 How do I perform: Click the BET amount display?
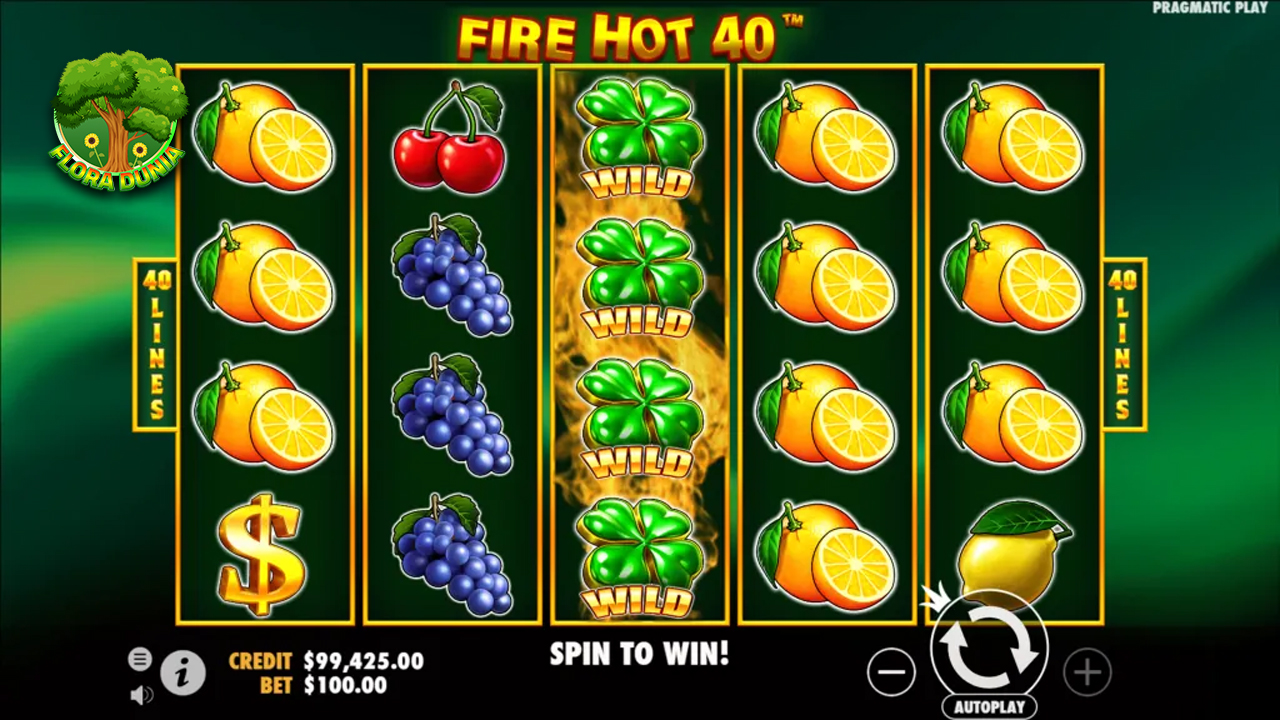coord(339,686)
